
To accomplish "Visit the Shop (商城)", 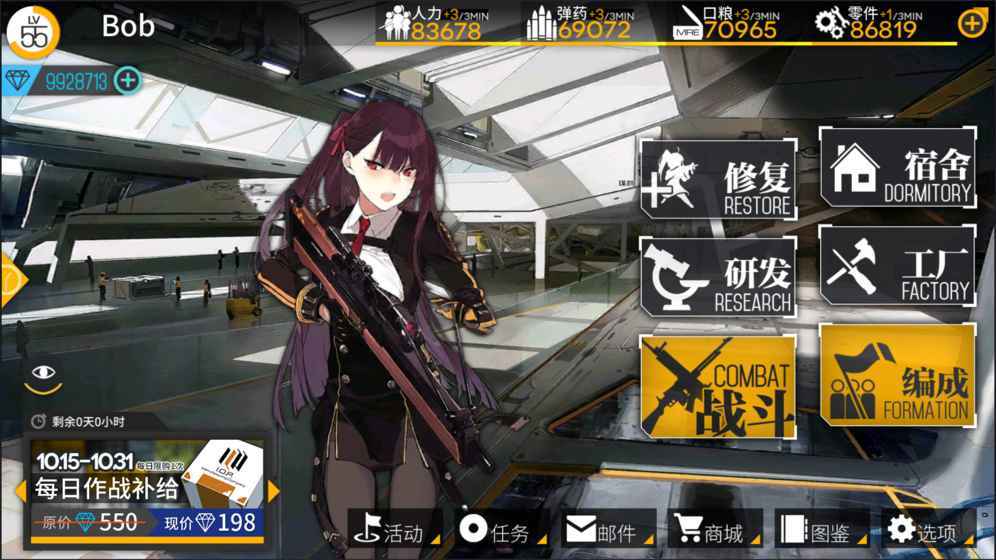I will [710, 532].
